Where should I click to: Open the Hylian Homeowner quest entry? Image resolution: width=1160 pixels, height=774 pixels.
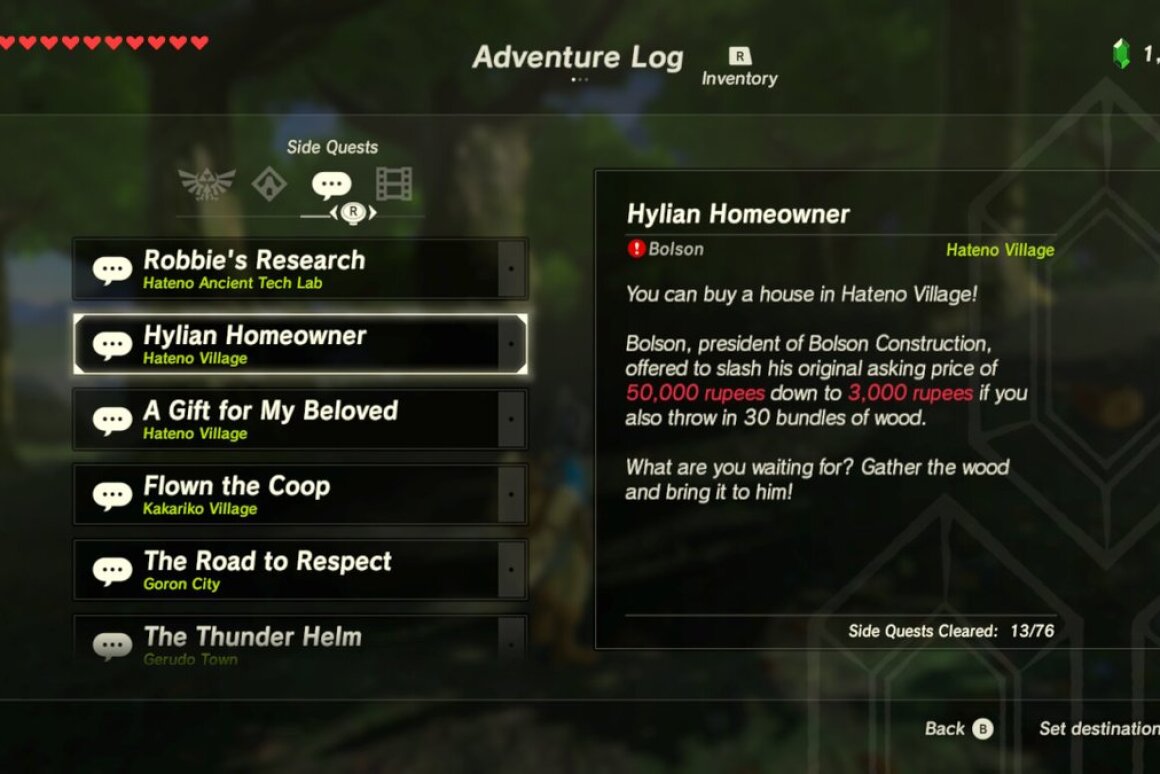click(x=299, y=344)
